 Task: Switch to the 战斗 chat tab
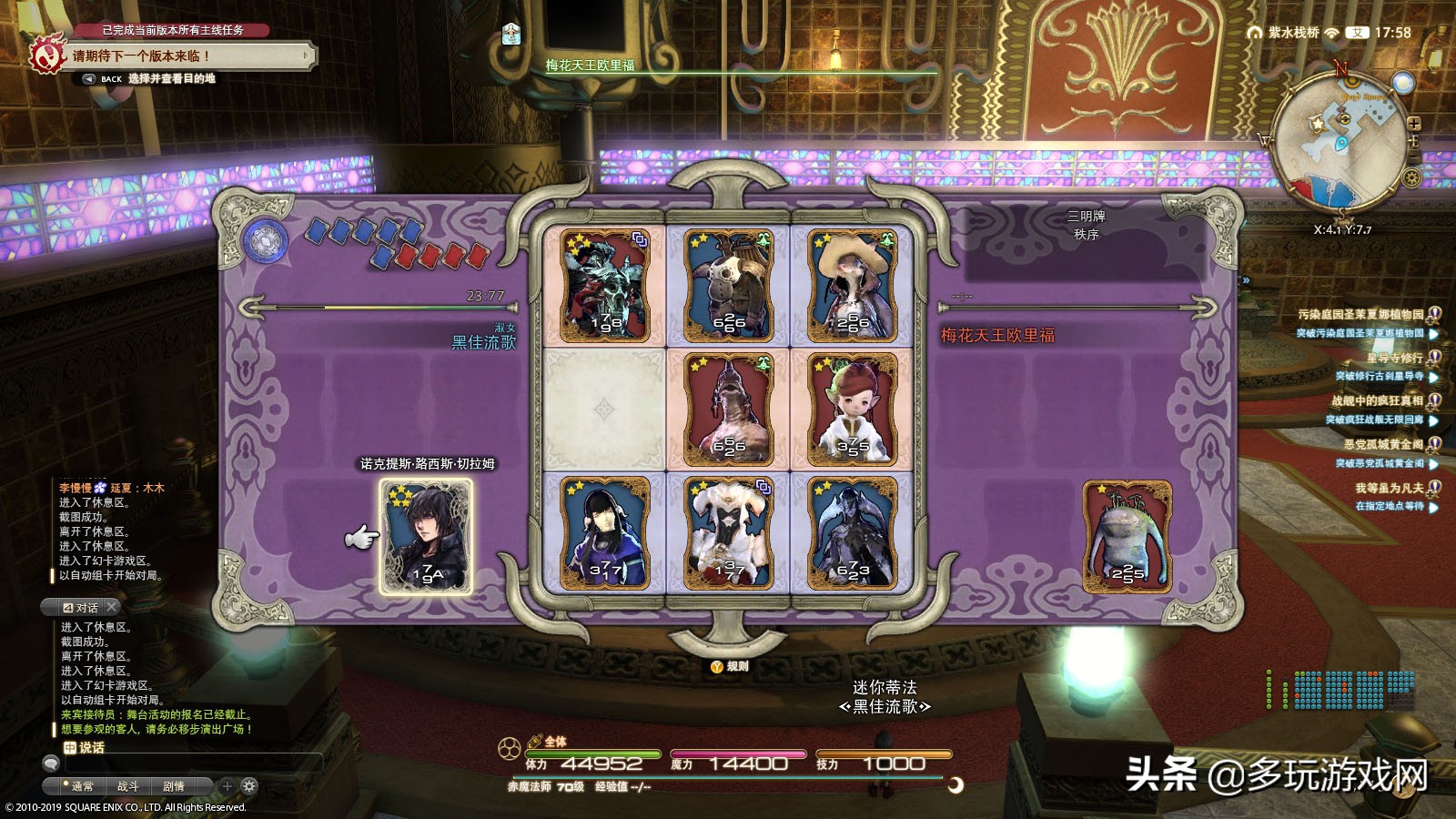[128, 786]
